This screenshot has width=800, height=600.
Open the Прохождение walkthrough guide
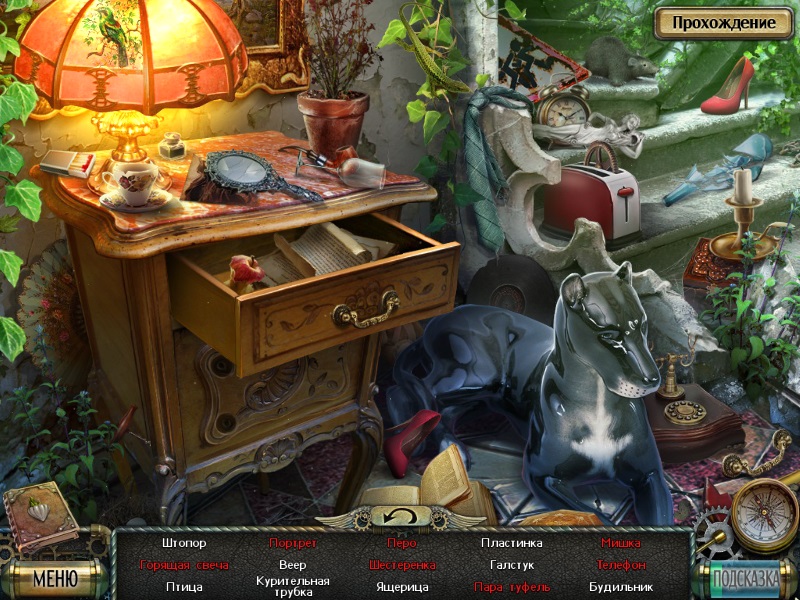coord(723,22)
